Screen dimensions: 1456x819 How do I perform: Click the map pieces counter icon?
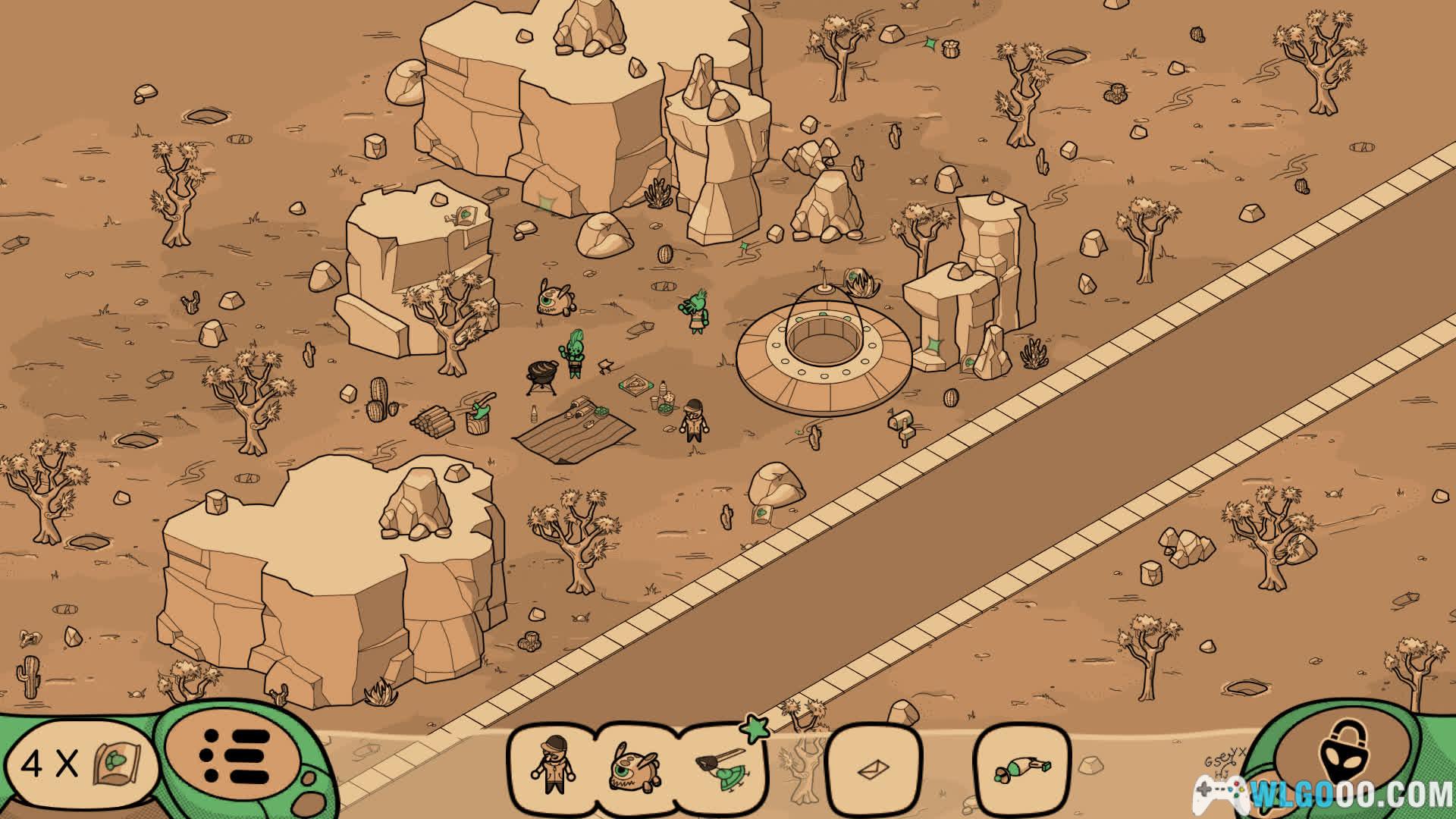pos(118,764)
